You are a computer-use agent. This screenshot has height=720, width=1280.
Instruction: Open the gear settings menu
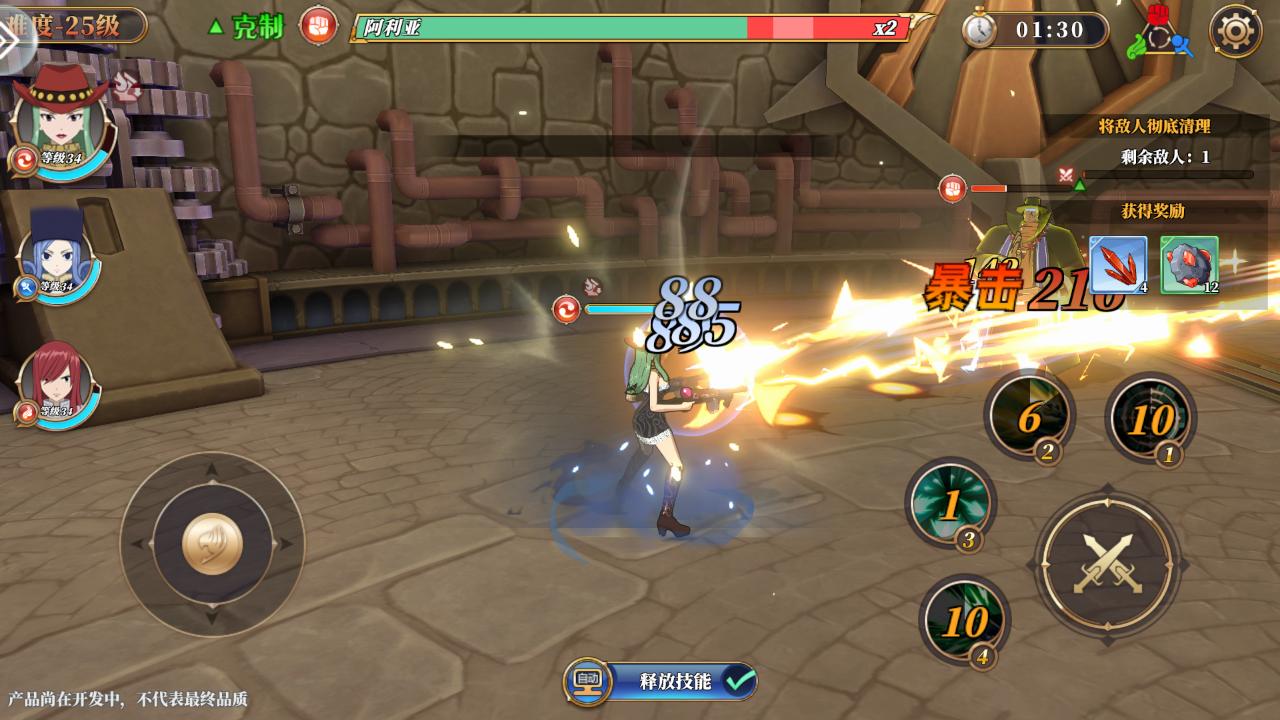[1235, 31]
